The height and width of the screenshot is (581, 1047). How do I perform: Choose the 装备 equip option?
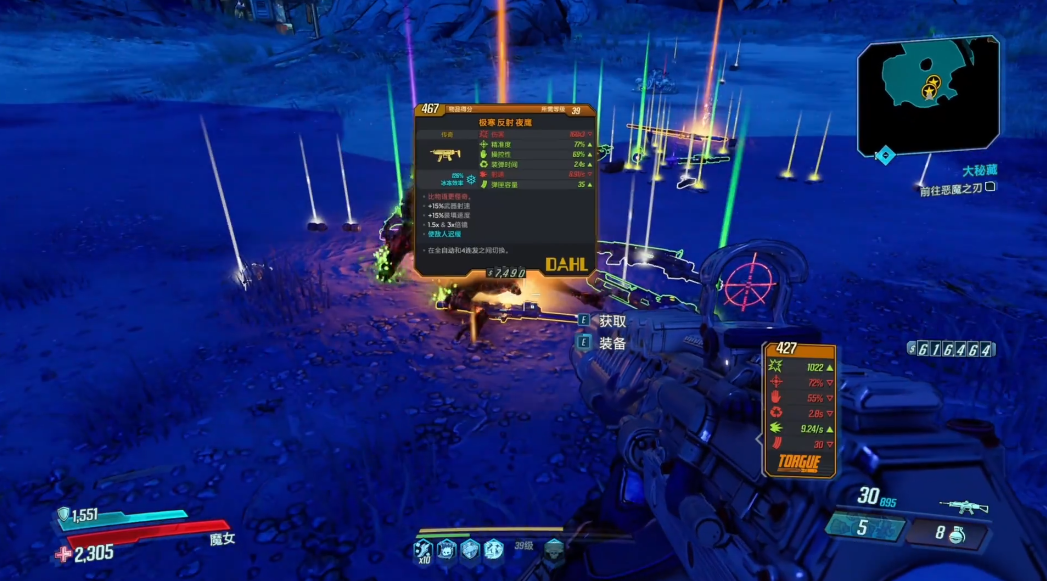612,343
